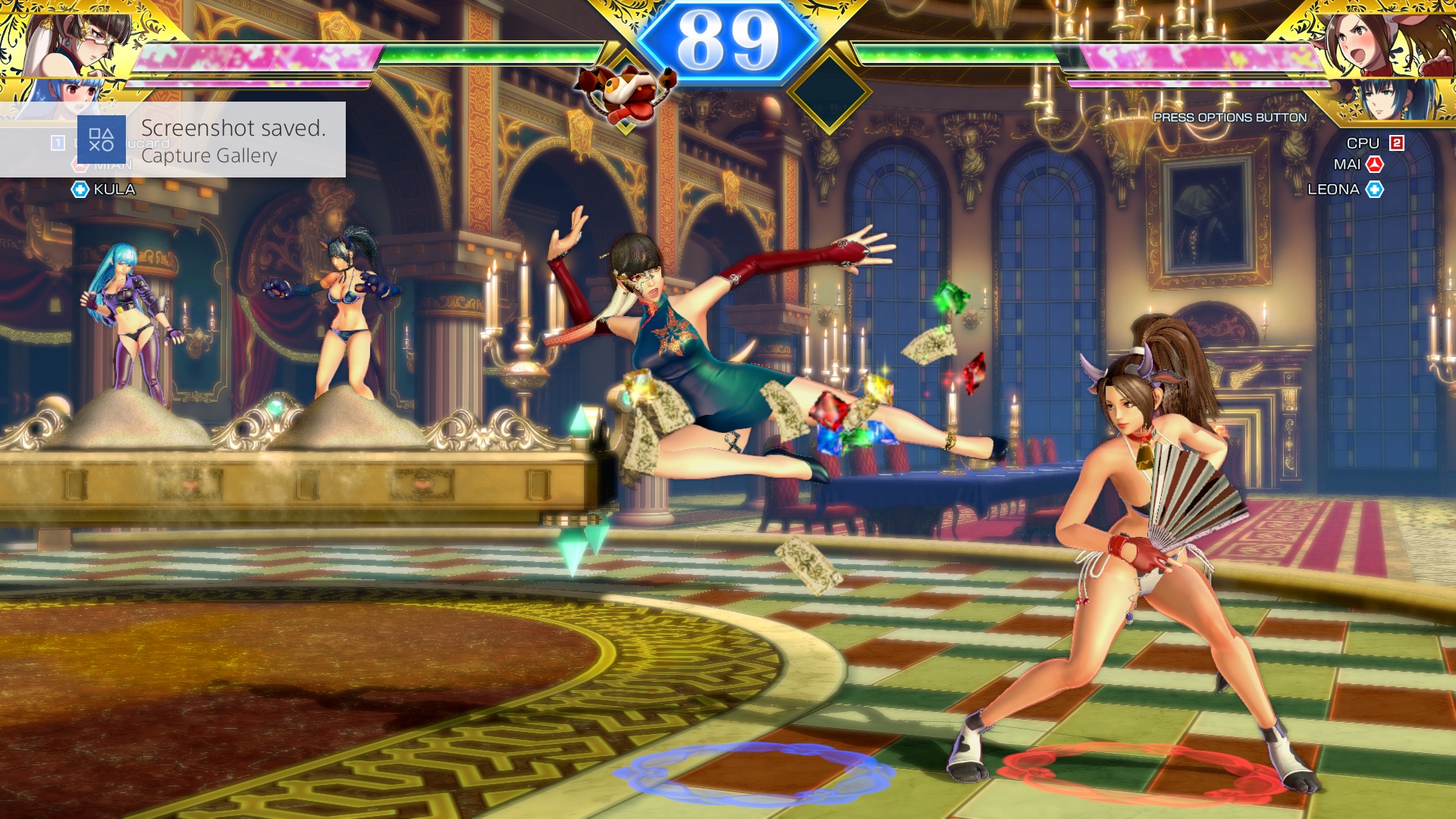
Task: Select the LEONA name tag
Action: [1333, 190]
